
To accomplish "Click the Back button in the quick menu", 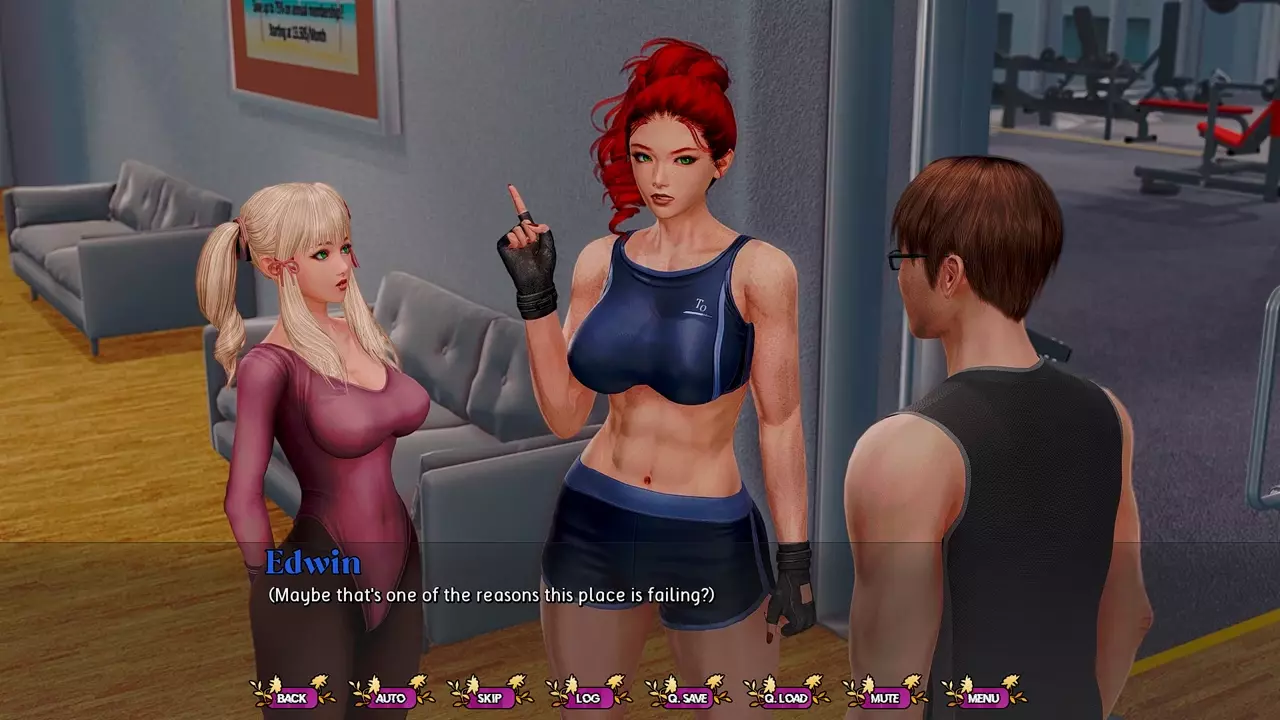I will 292,697.
